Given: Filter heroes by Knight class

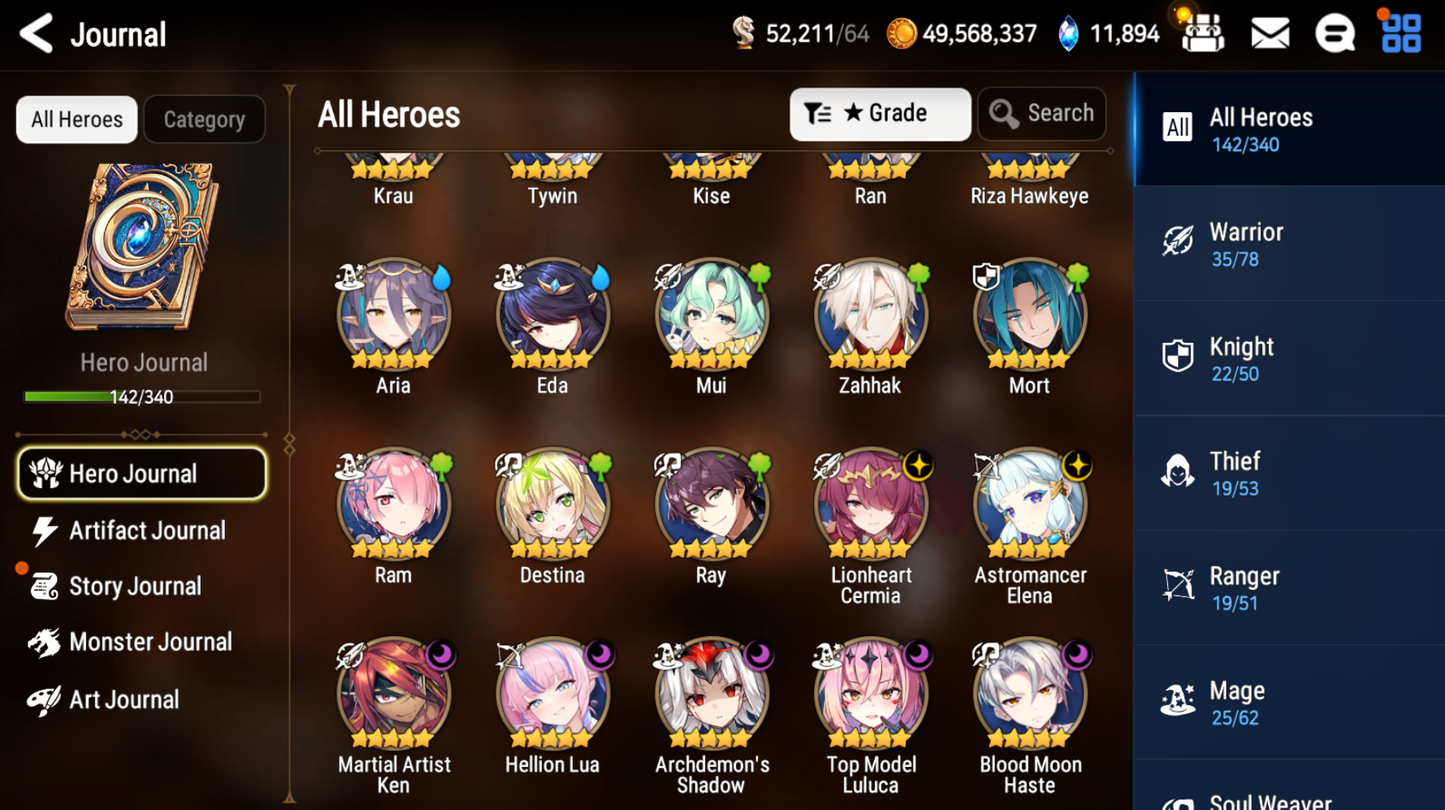Looking at the screenshot, I should (x=1288, y=359).
